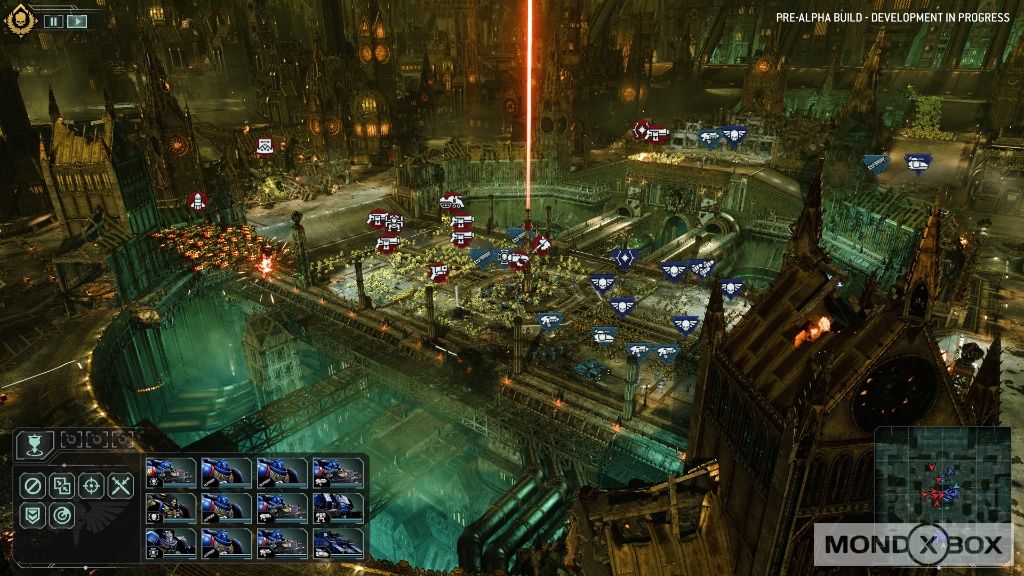Image resolution: width=1024 pixels, height=576 pixels.
Task: Choose the overlapping squares move command
Action: 62,487
